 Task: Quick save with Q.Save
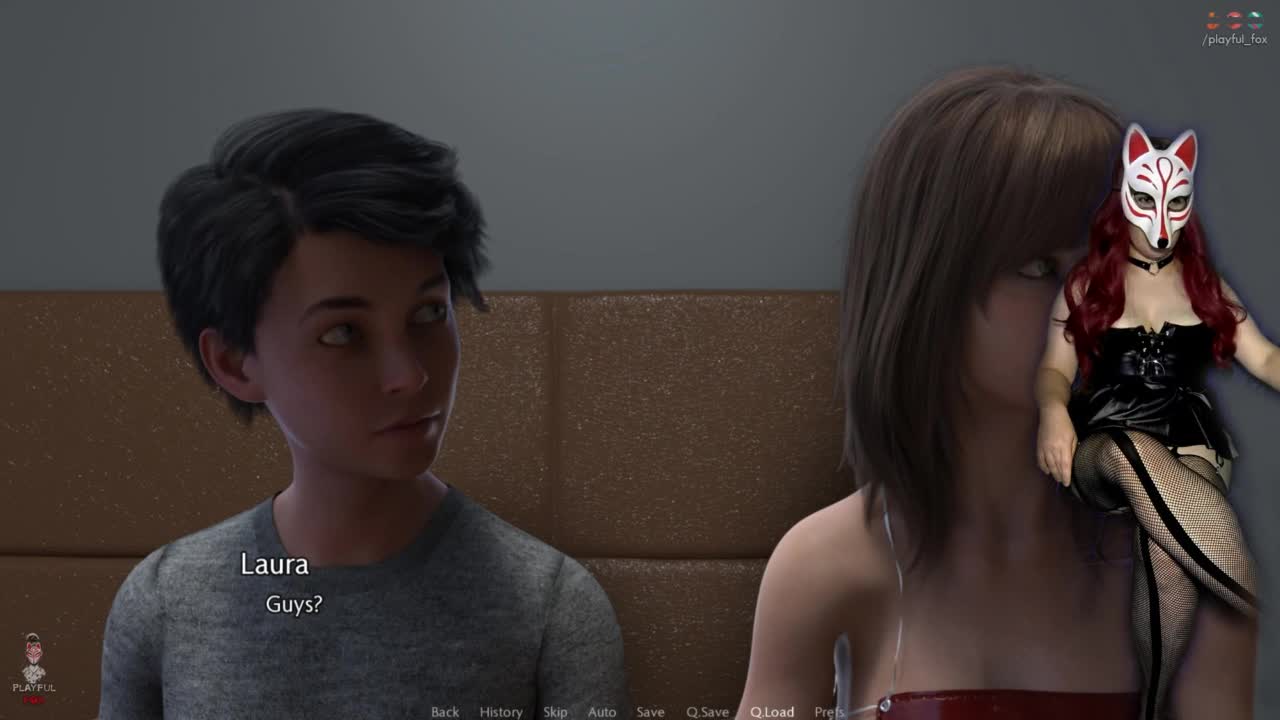point(707,712)
